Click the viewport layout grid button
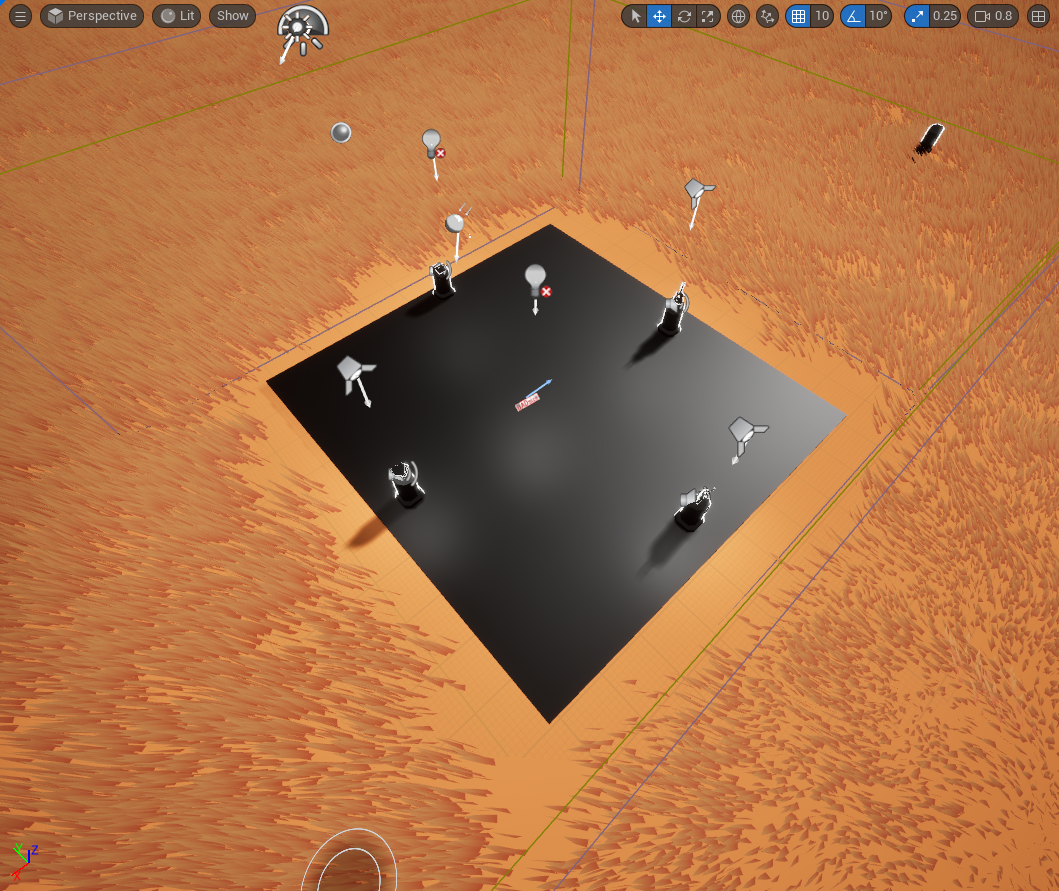1059x891 pixels. 1037,16
